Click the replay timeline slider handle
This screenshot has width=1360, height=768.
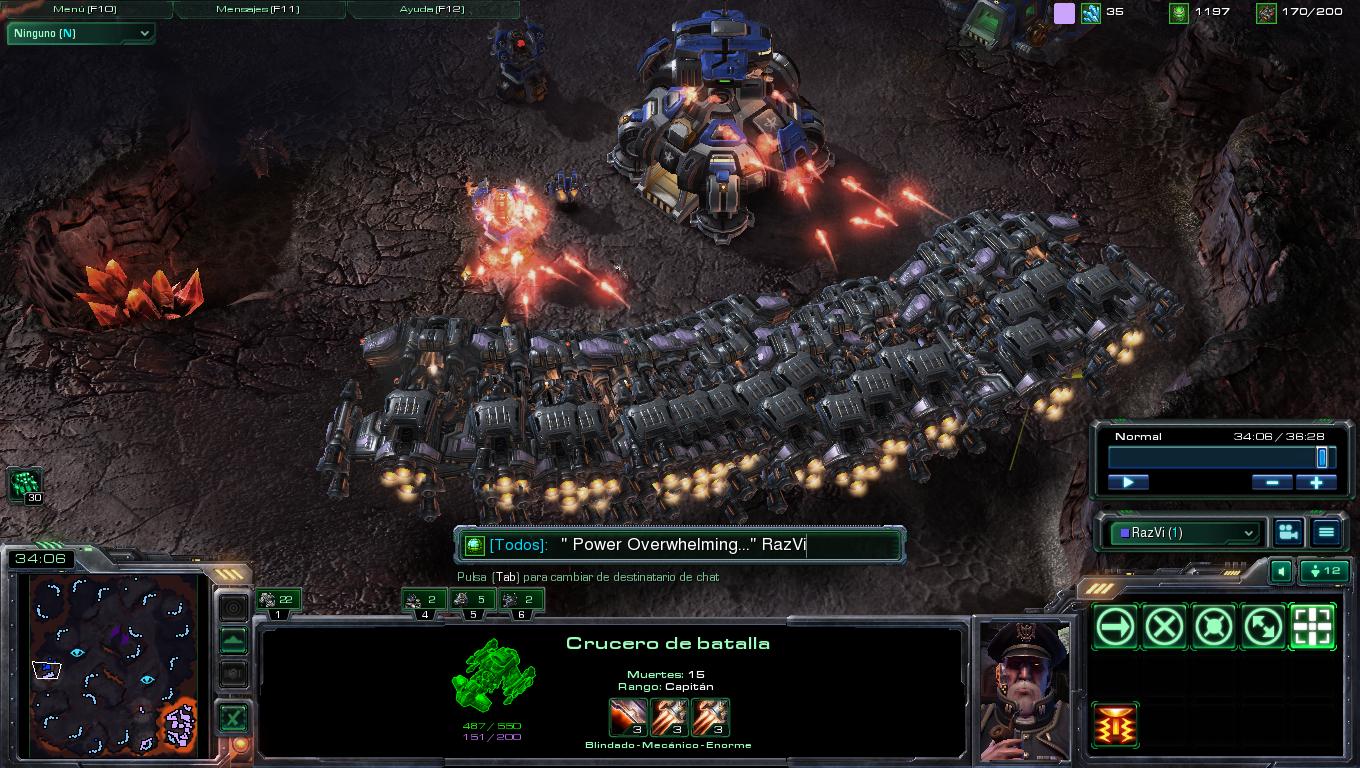[1321, 458]
